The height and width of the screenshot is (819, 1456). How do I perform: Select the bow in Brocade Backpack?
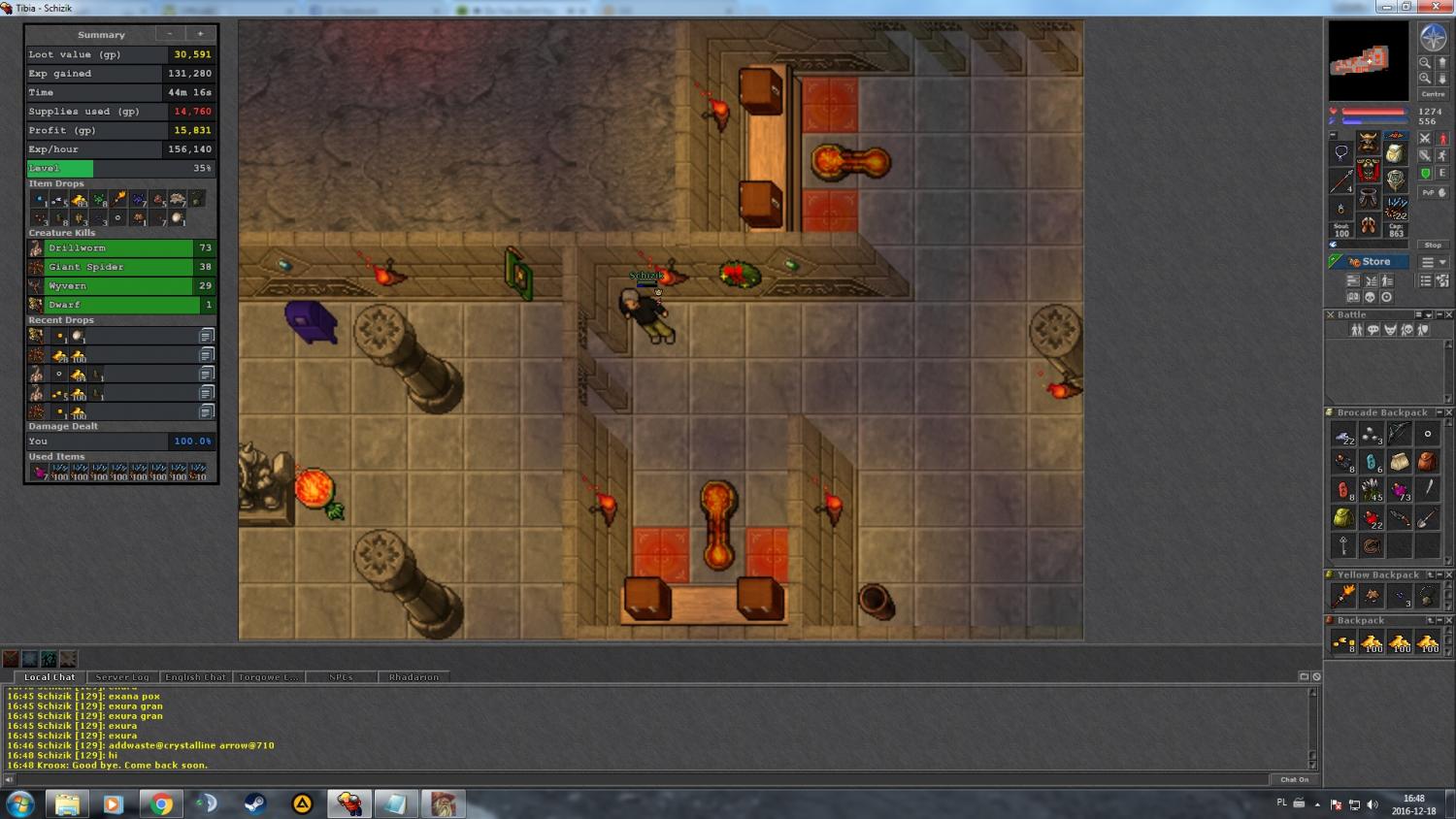point(1399,434)
